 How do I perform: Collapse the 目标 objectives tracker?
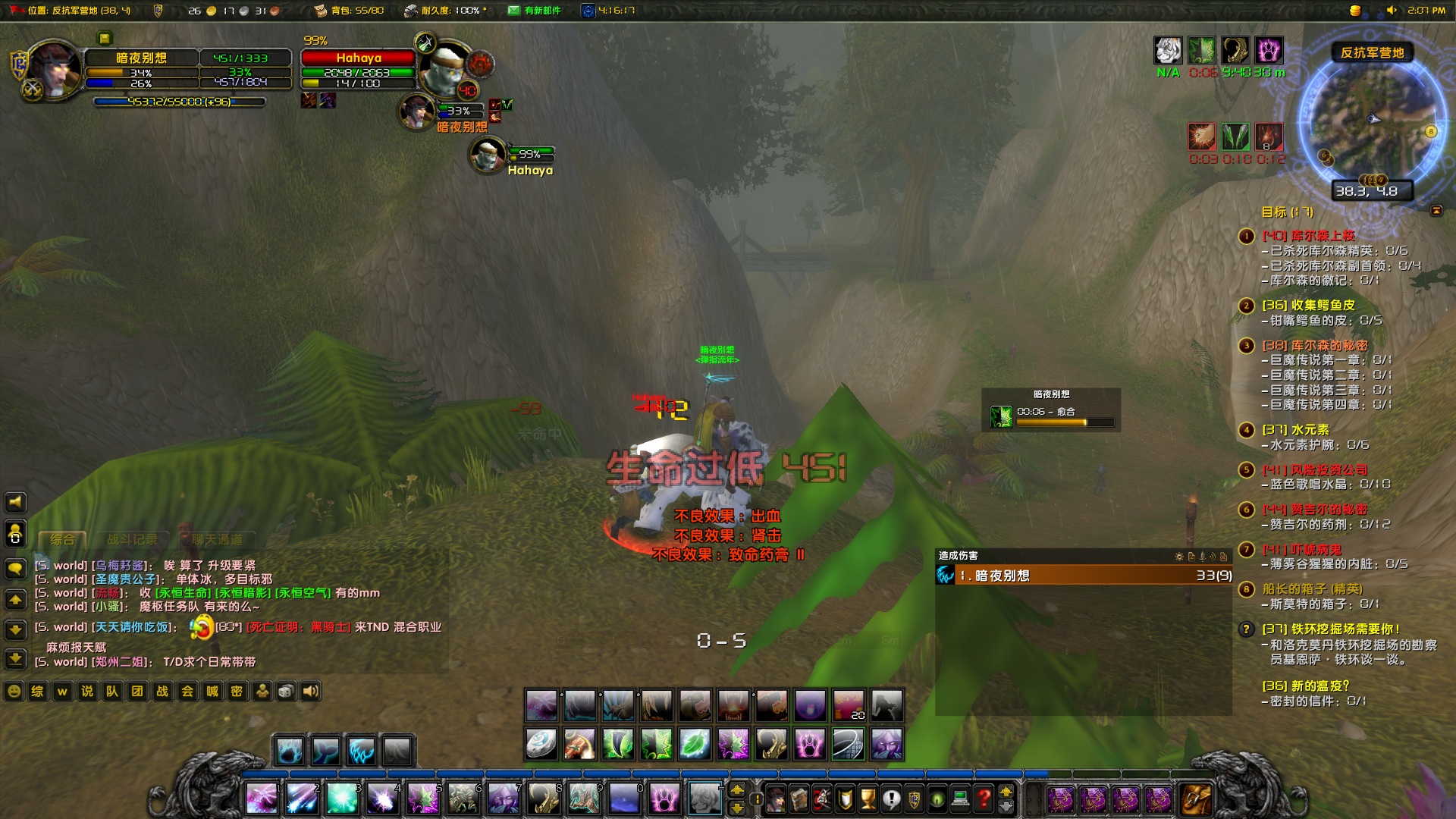[1436, 211]
